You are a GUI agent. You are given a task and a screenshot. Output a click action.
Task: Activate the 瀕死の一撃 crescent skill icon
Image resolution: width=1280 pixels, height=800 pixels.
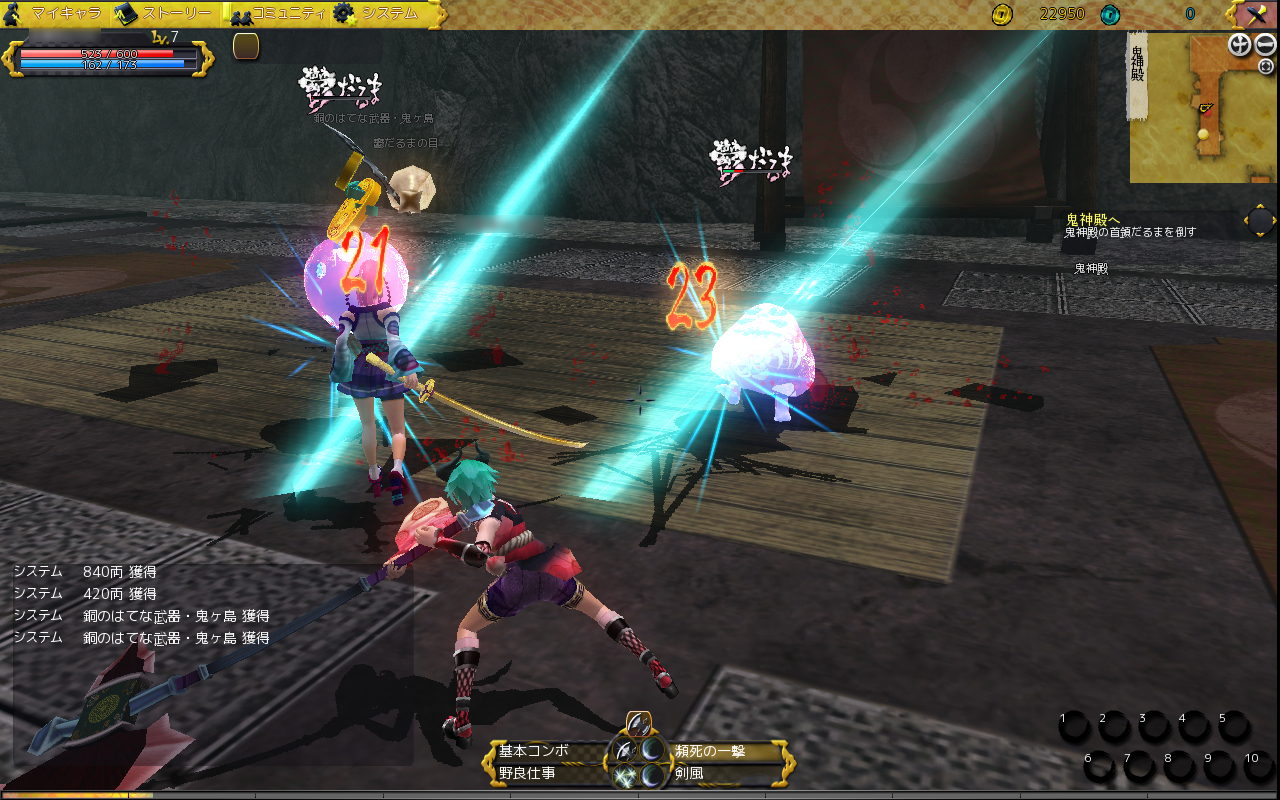653,751
